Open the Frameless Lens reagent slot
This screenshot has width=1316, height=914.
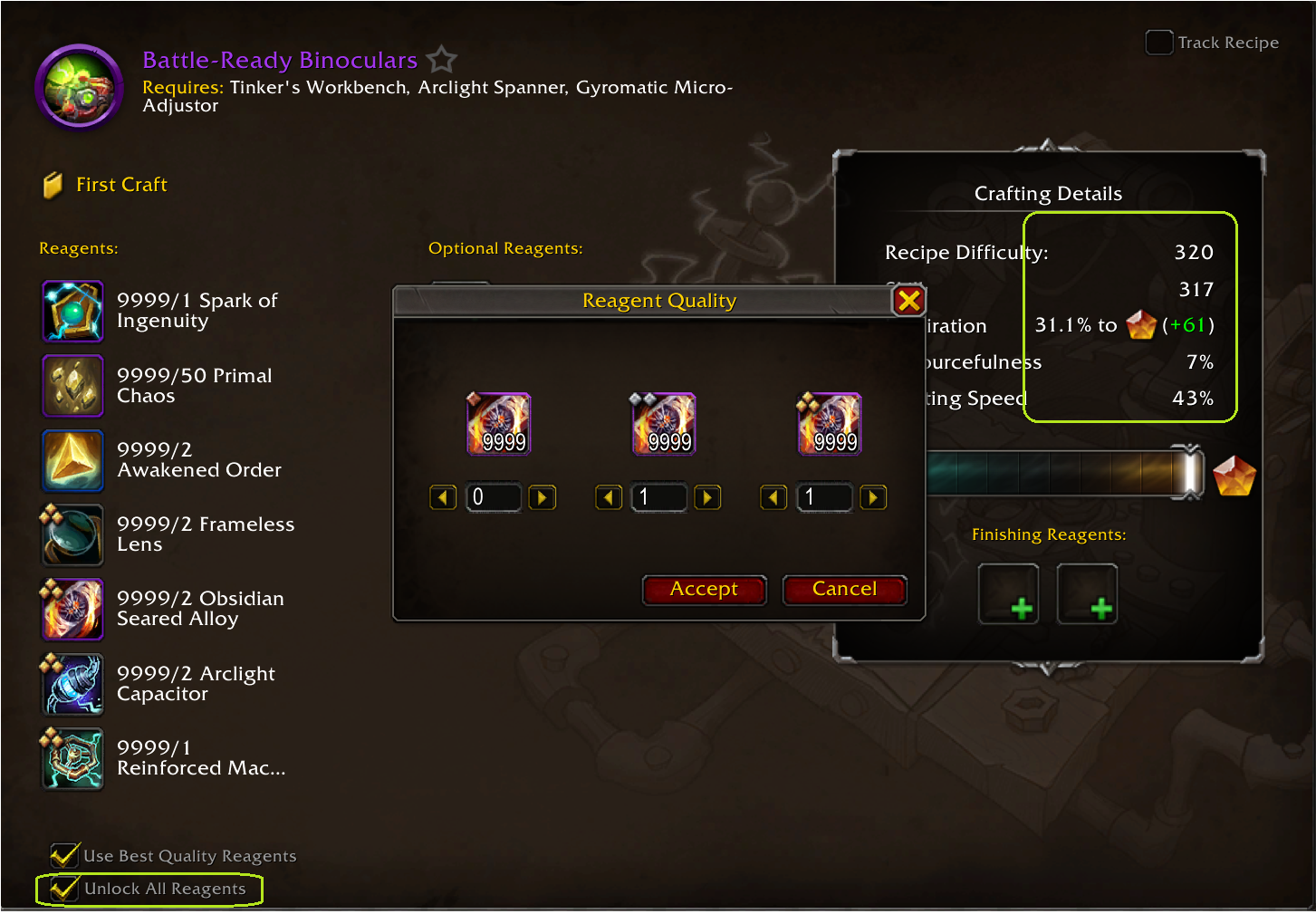coord(72,534)
